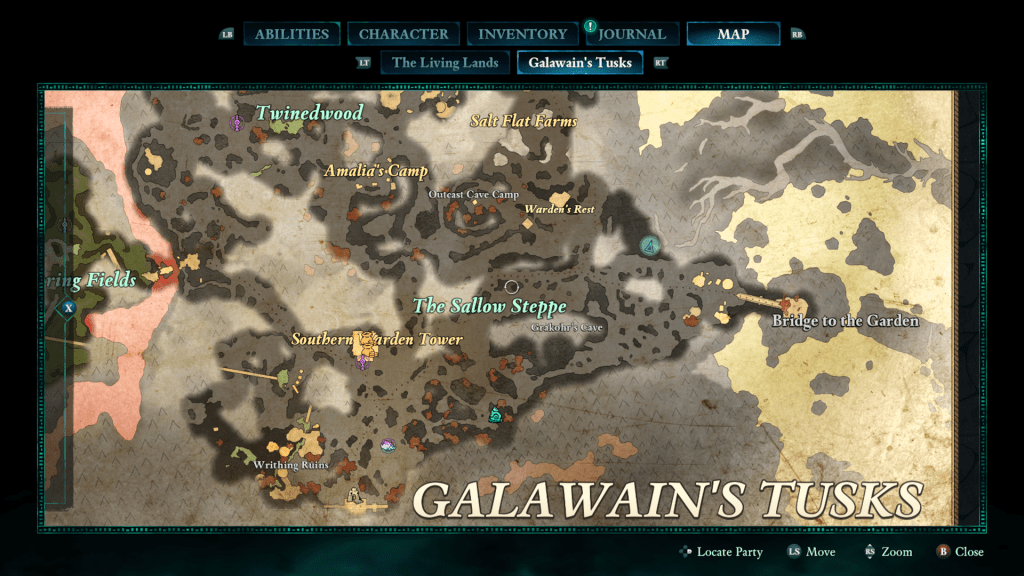Image resolution: width=1024 pixels, height=576 pixels.
Task: Switch to the Character tab
Action: [404, 34]
